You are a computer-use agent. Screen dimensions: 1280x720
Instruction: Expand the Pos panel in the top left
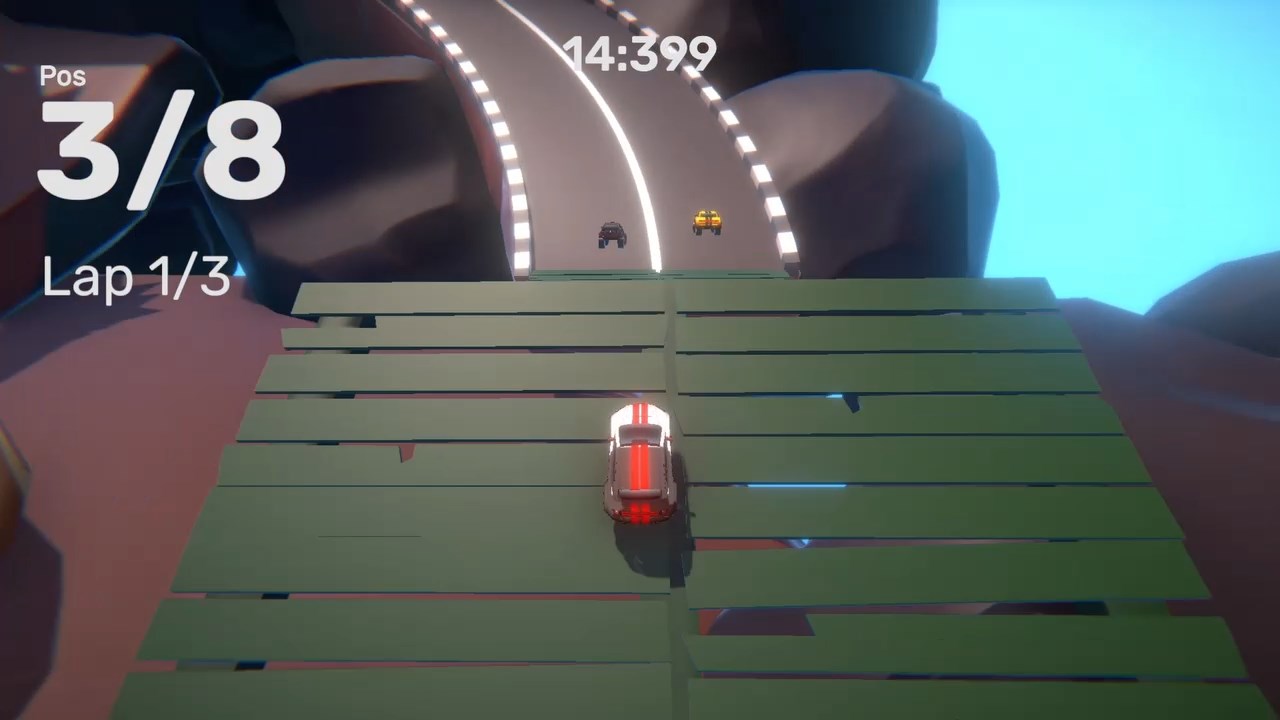(62, 76)
